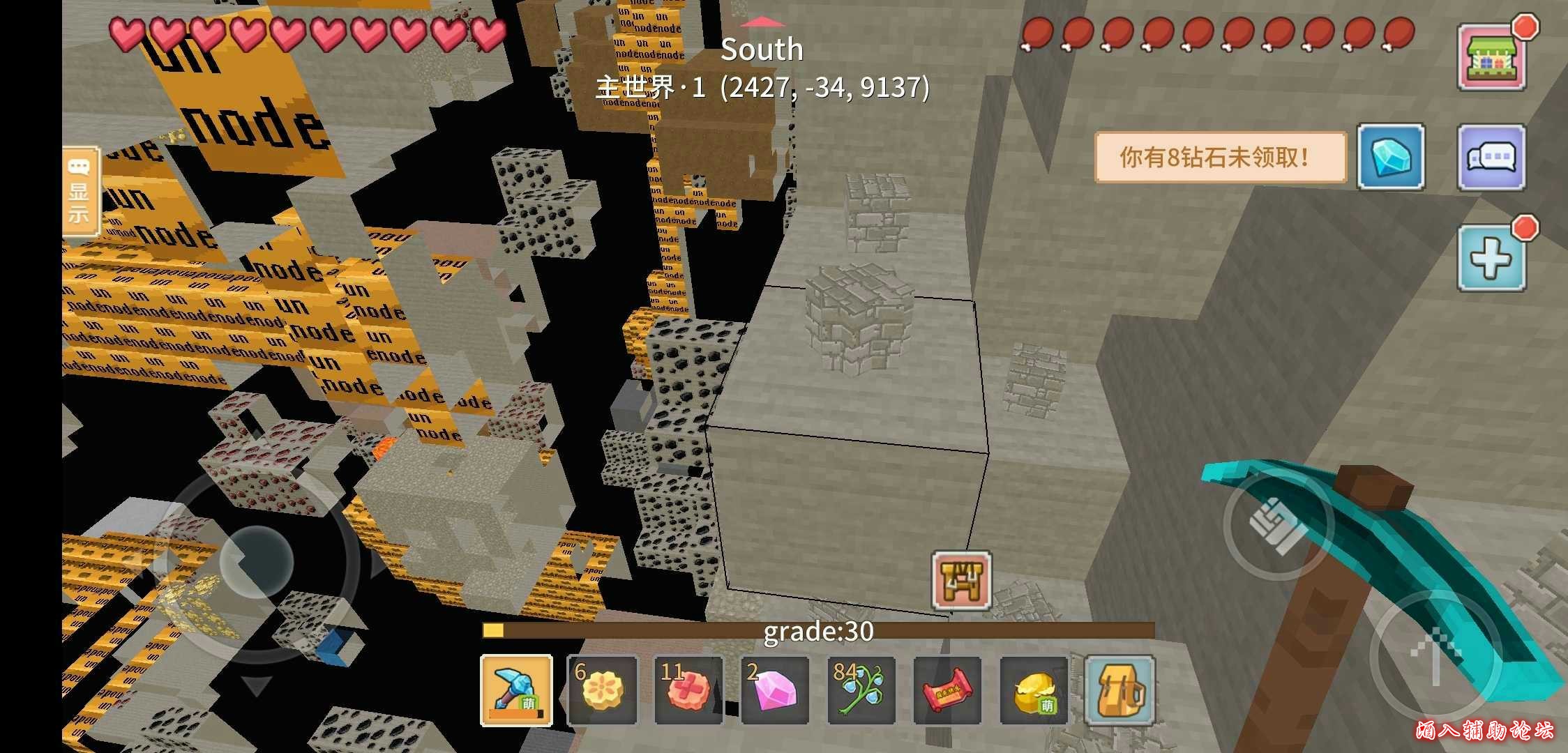1568x753 pixels.
Task: Tap the grade:30 experience progress bar
Action: pyautogui.click(x=816, y=632)
